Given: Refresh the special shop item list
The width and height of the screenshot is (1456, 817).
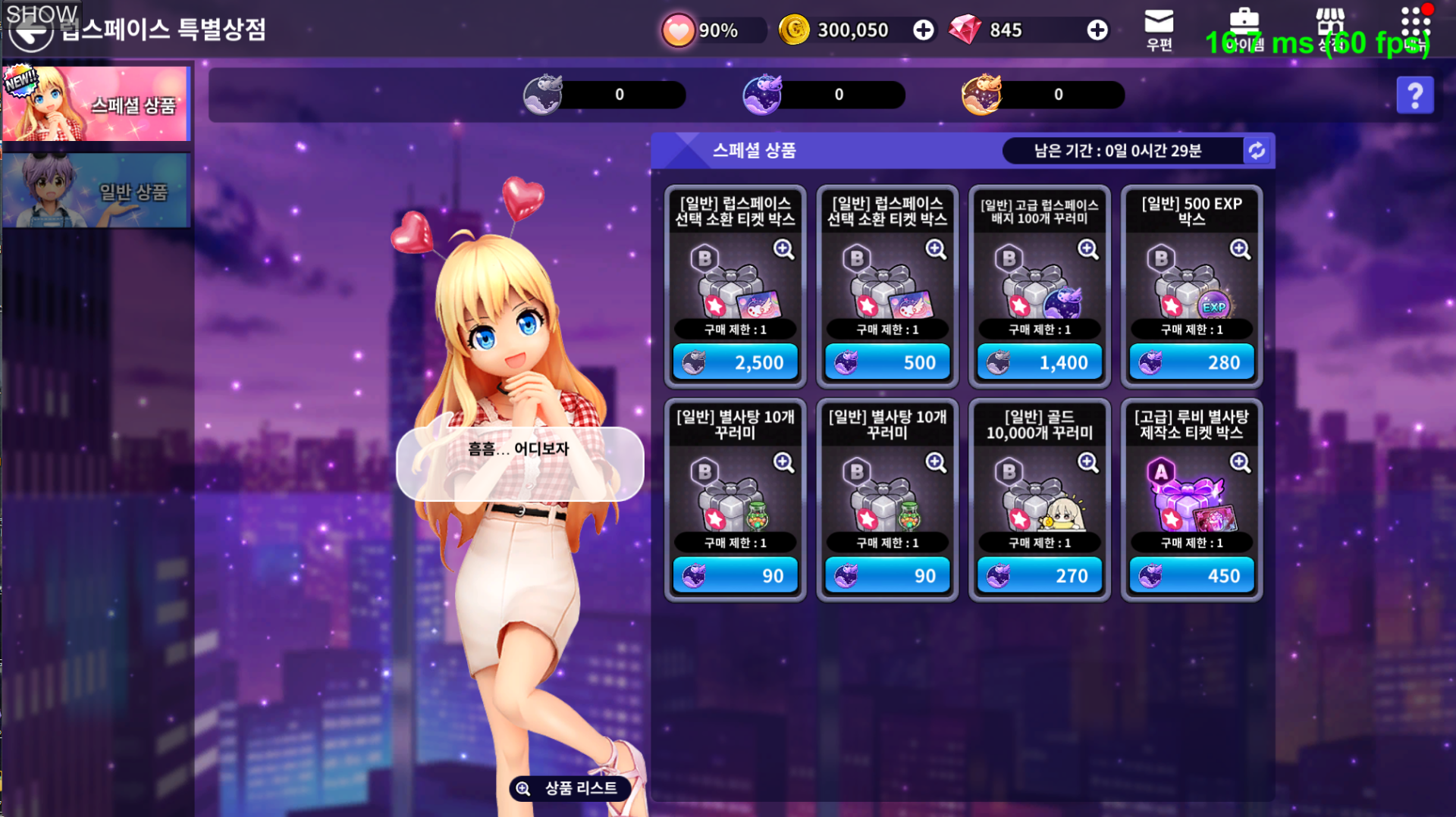Looking at the screenshot, I should click(1257, 151).
